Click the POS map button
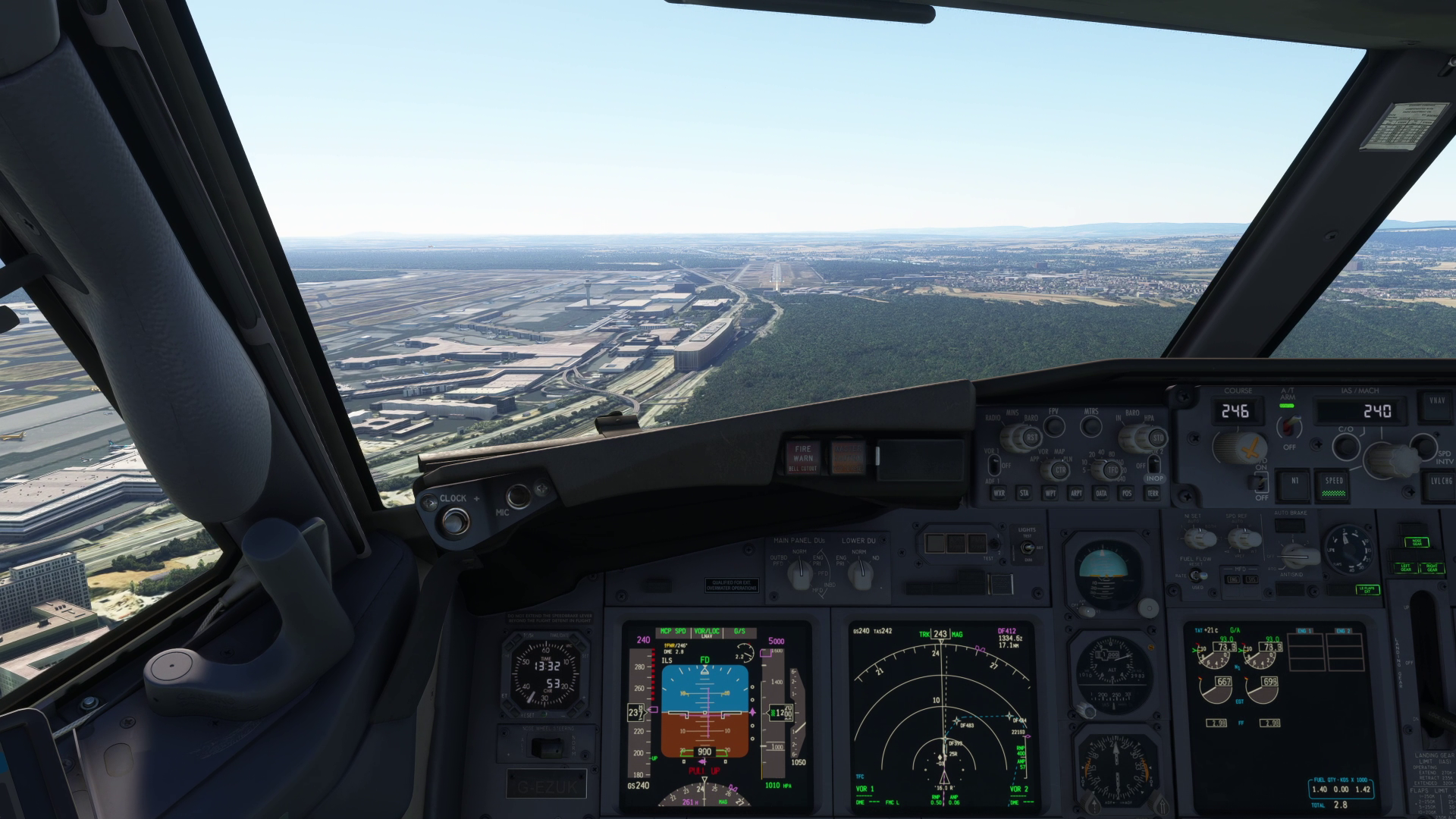This screenshot has height=819, width=1456. pyautogui.click(x=1127, y=493)
